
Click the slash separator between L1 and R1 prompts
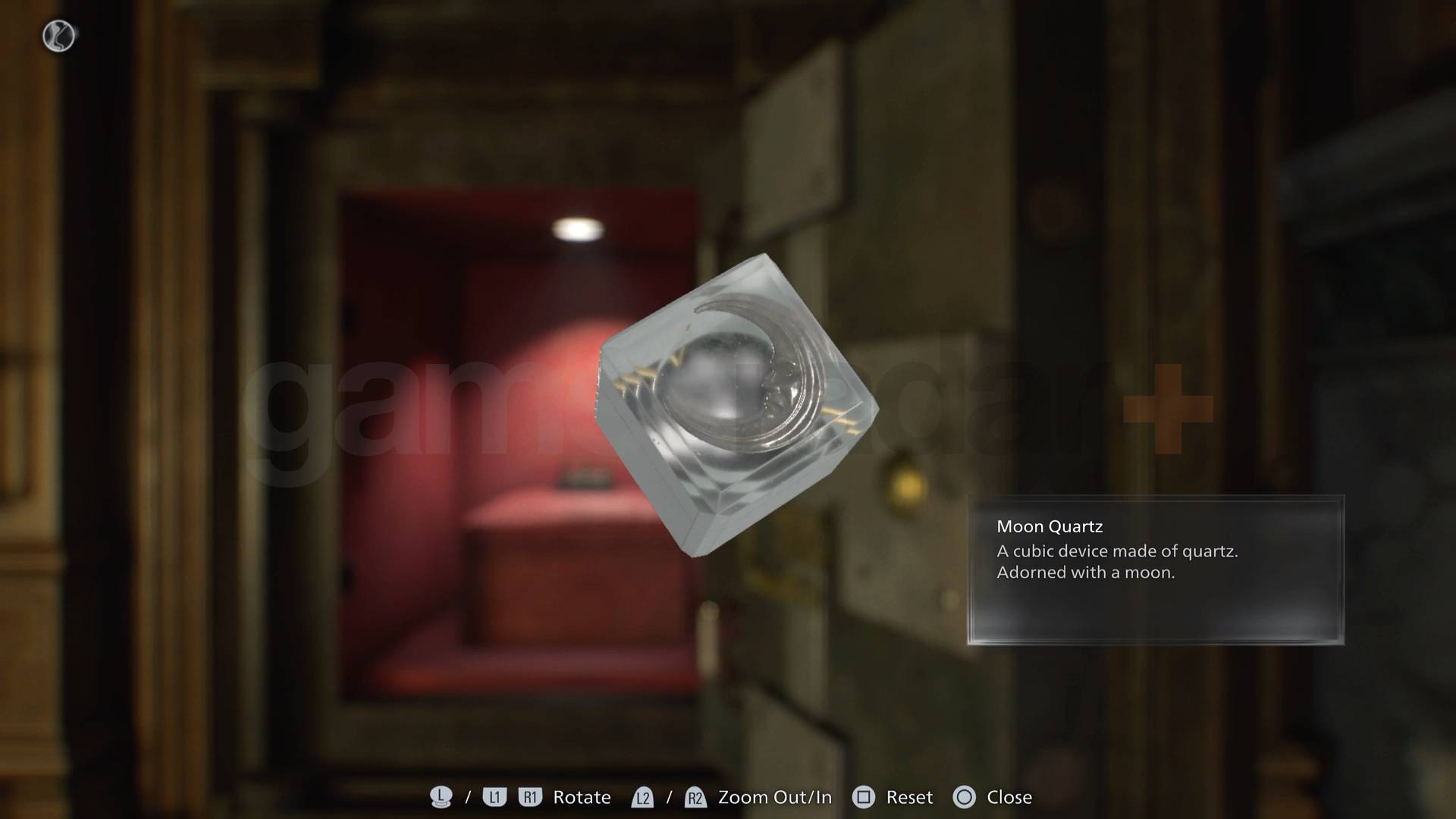(x=468, y=797)
